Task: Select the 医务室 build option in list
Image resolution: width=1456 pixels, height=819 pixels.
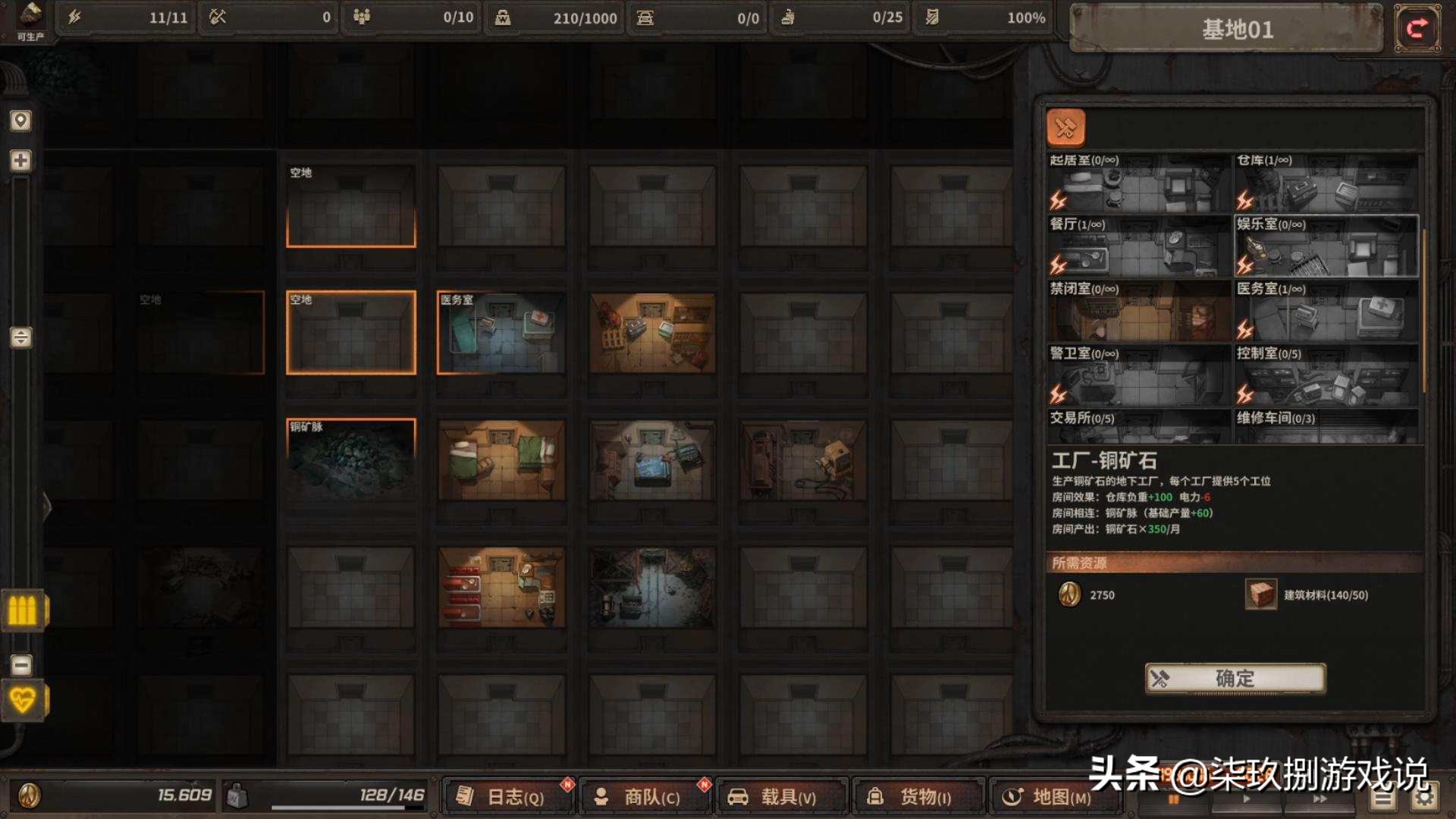Action: click(x=1326, y=311)
